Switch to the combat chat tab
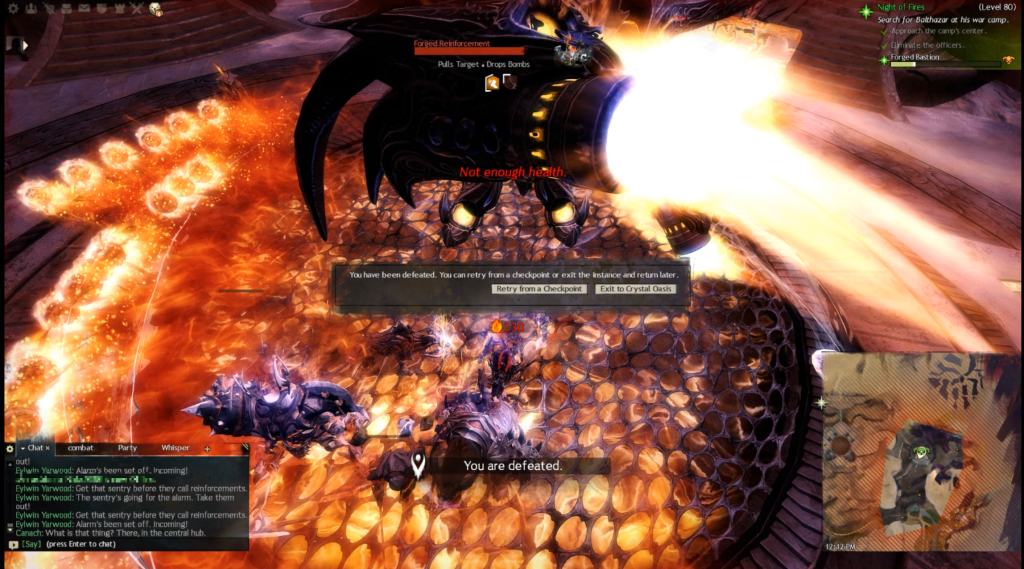1024x569 pixels. [x=80, y=448]
